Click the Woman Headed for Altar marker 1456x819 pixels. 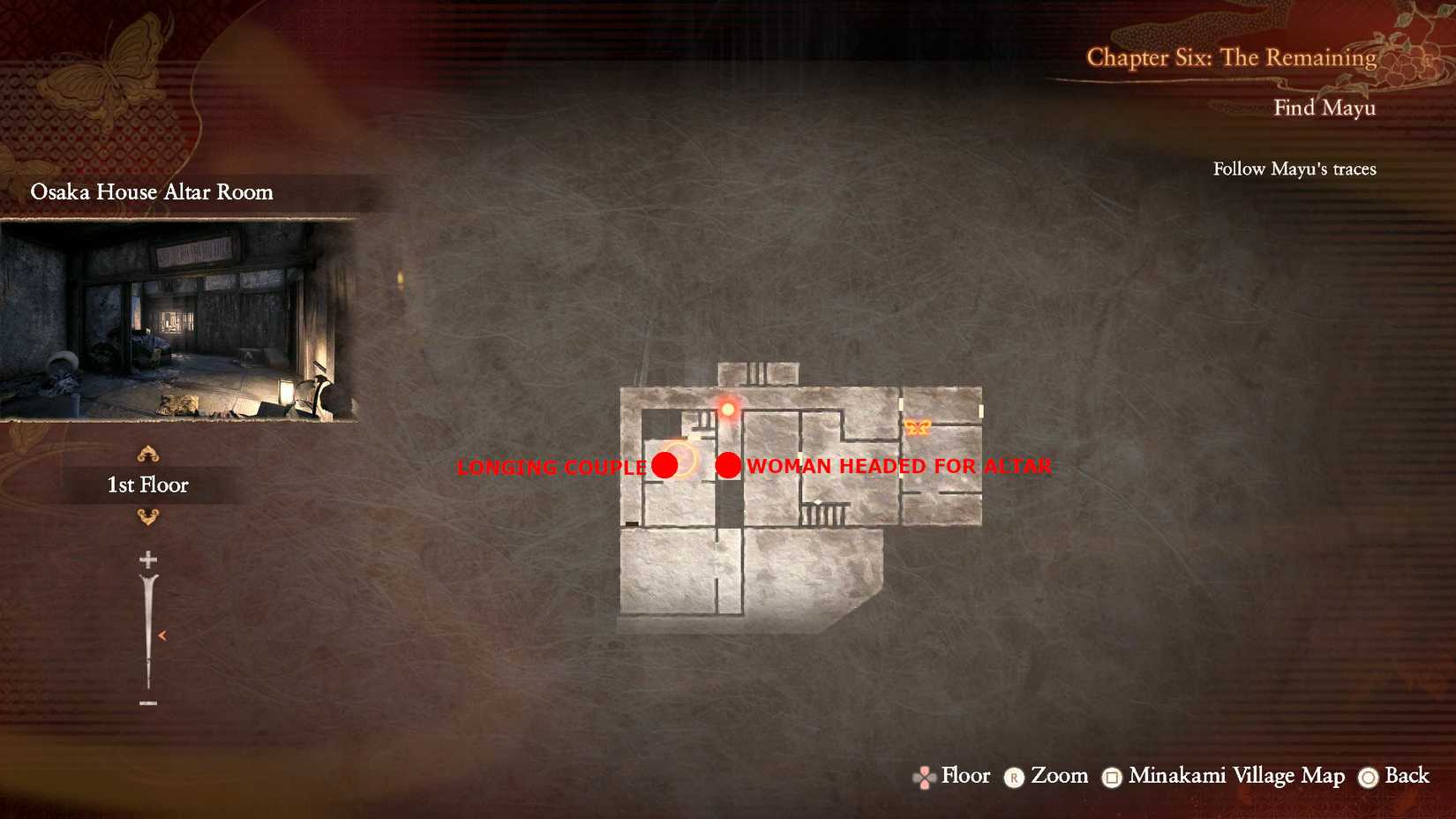click(729, 465)
